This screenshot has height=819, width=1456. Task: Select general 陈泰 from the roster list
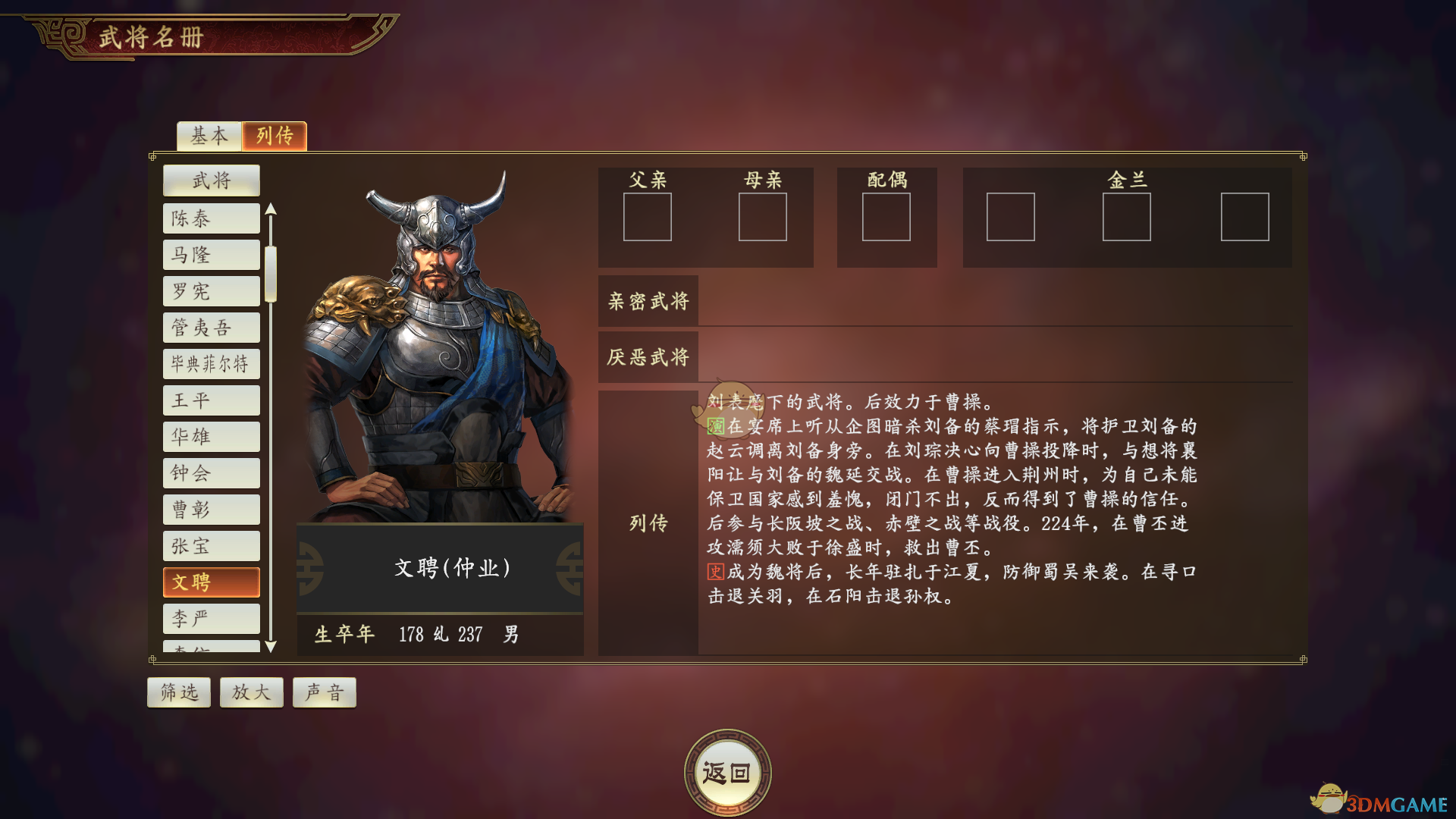click(x=211, y=218)
